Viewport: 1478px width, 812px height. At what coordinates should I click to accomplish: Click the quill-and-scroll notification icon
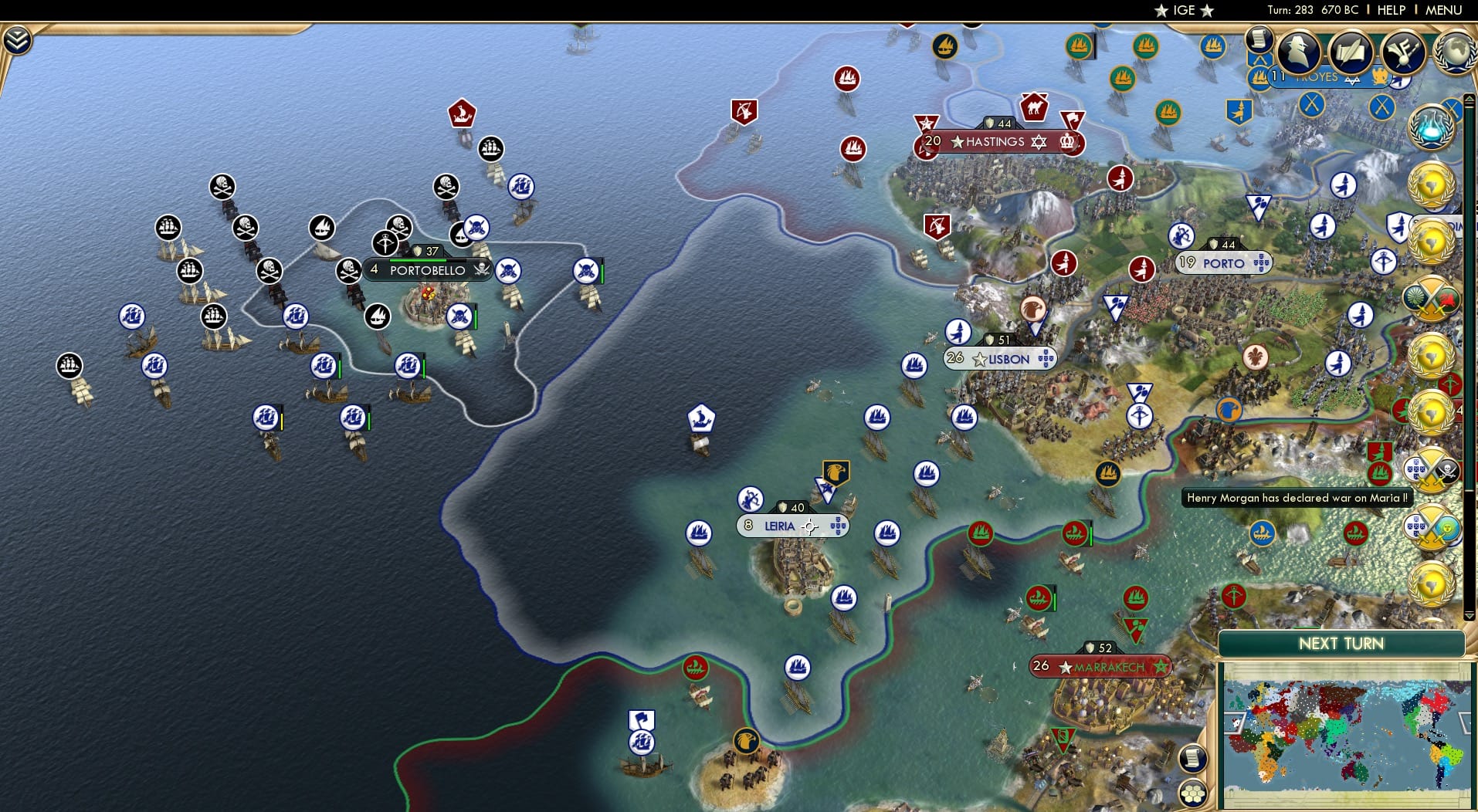[1350, 52]
